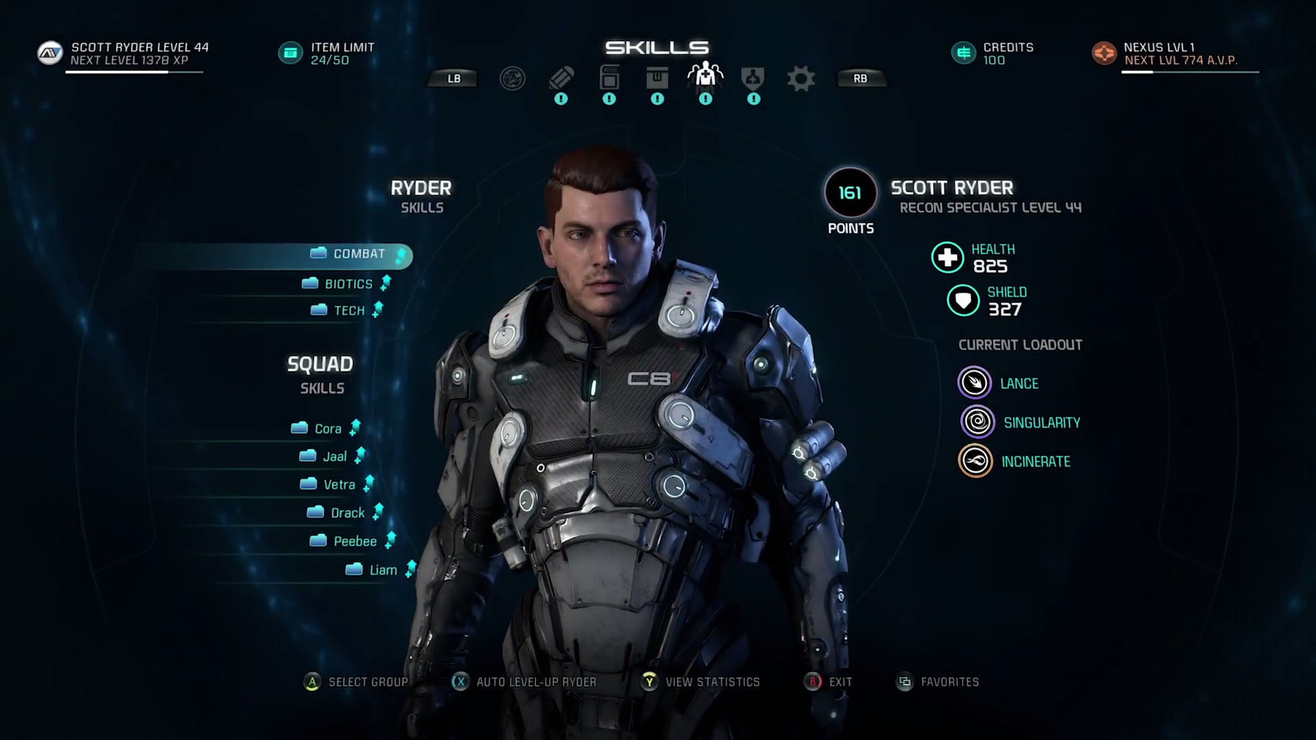The image size is (1316, 740).
Task: Click the Health cross icon
Action: coord(947,257)
